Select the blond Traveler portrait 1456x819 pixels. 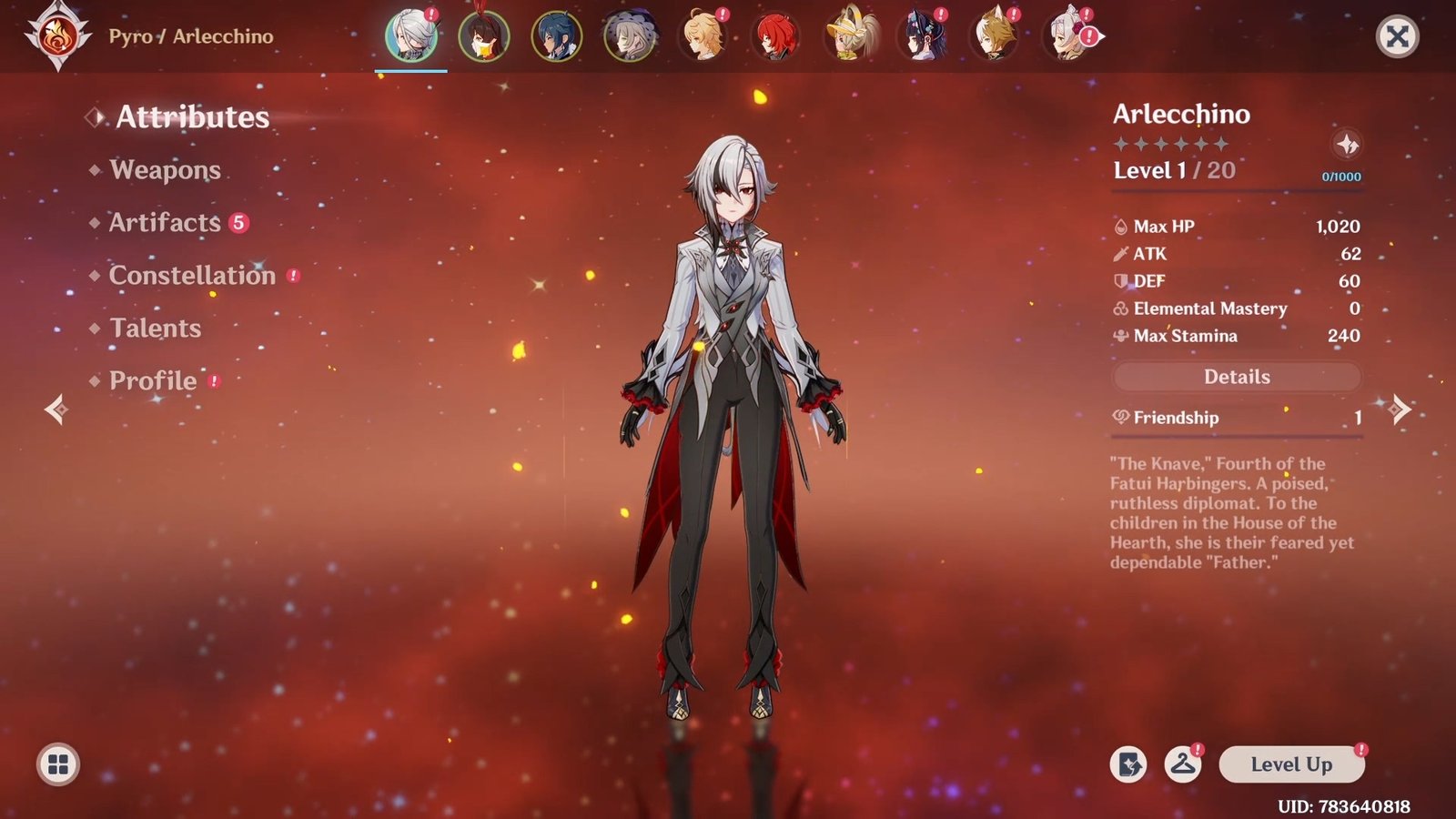[x=703, y=36]
